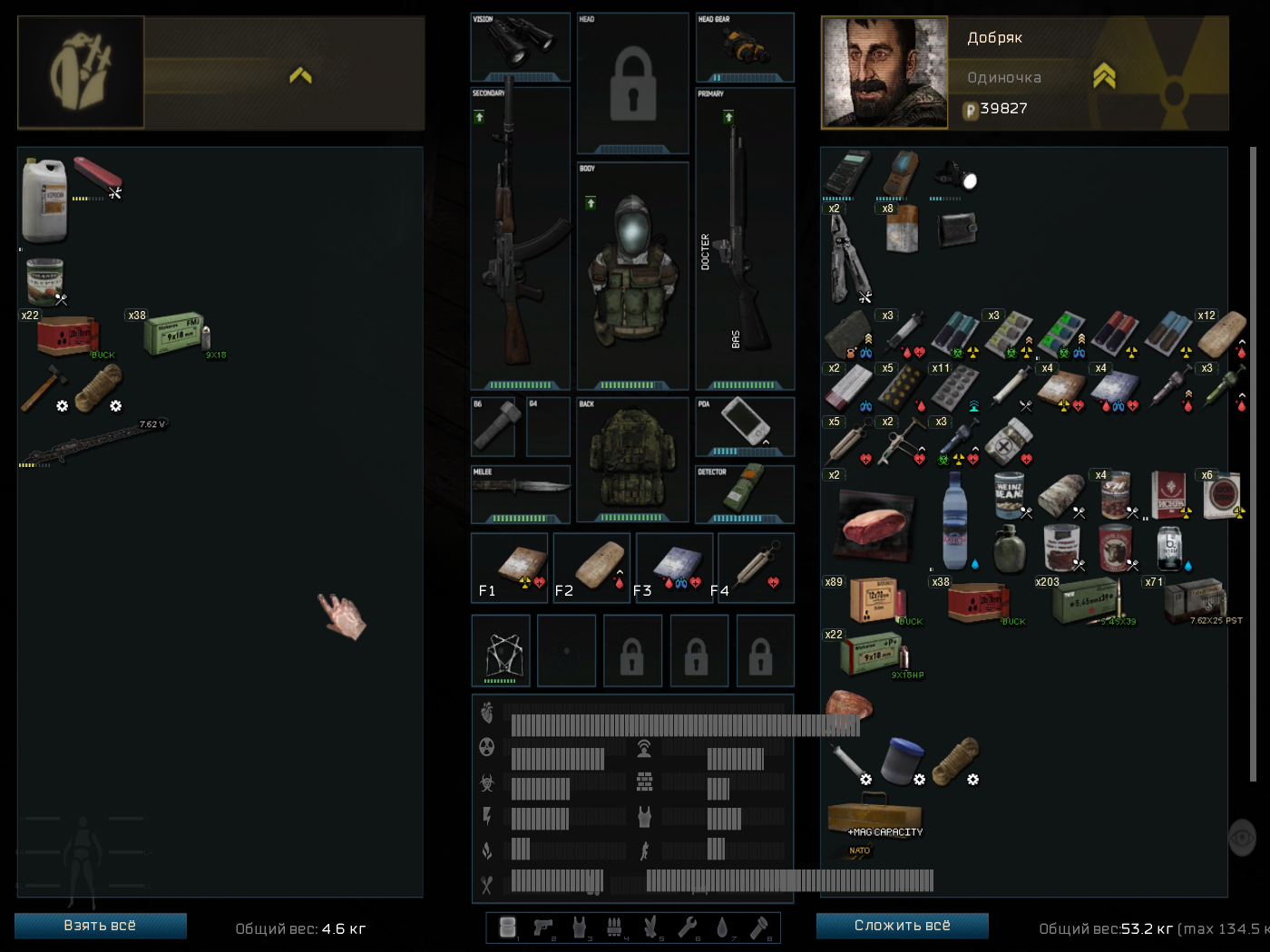Select the white canister in the loot container

click(x=44, y=199)
